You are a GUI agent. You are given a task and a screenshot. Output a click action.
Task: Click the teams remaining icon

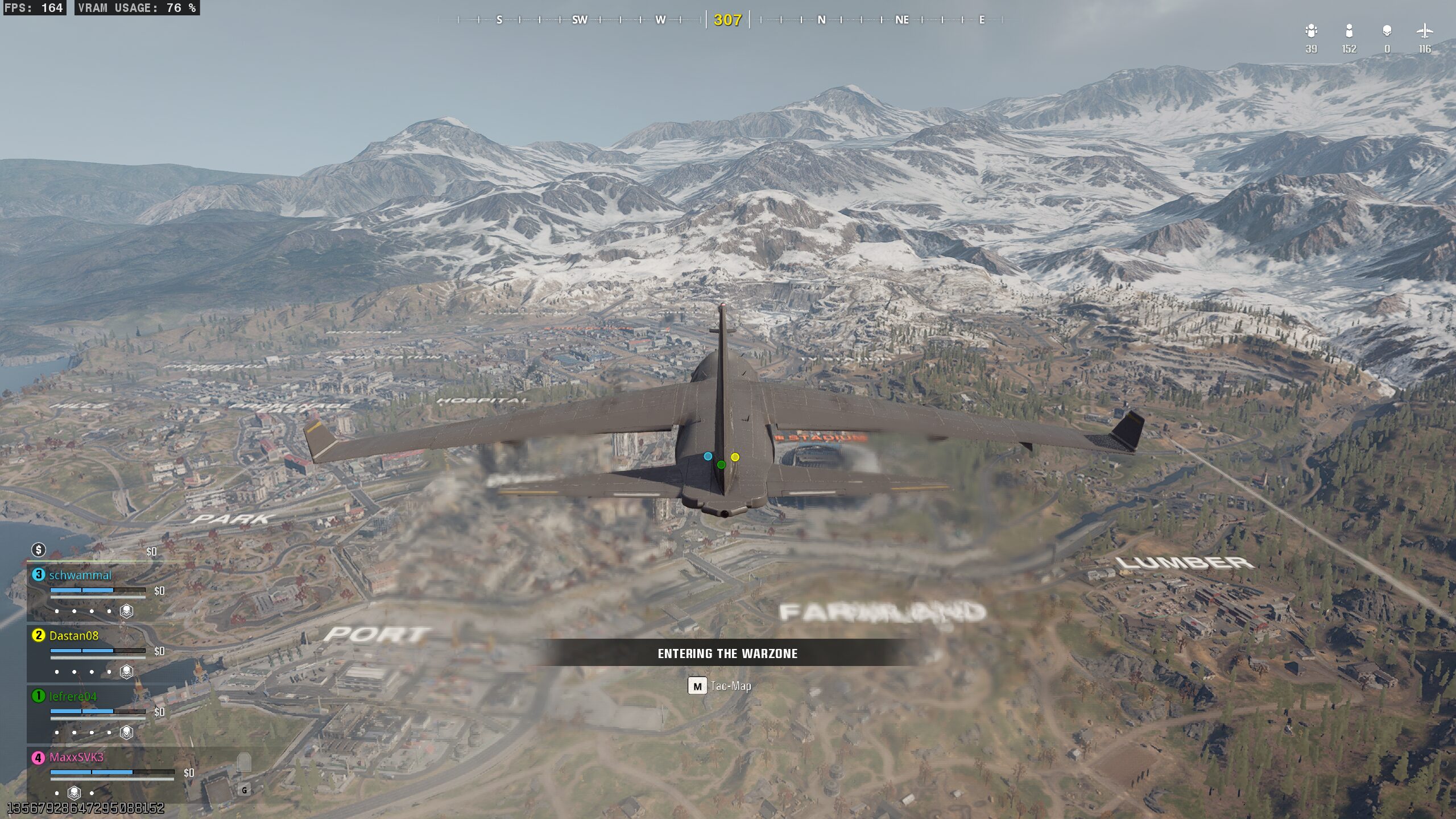click(1311, 31)
